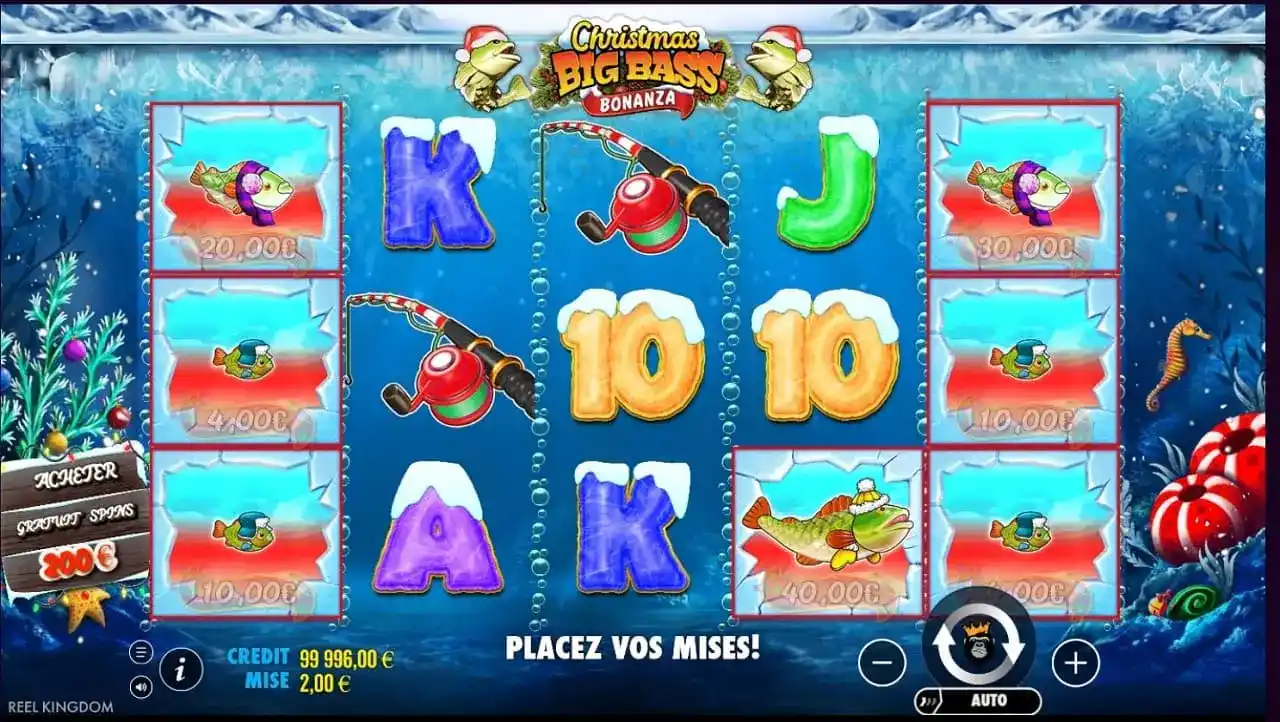Increase the bet with the plus control
This screenshot has width=1280, height=722.
1074,661
